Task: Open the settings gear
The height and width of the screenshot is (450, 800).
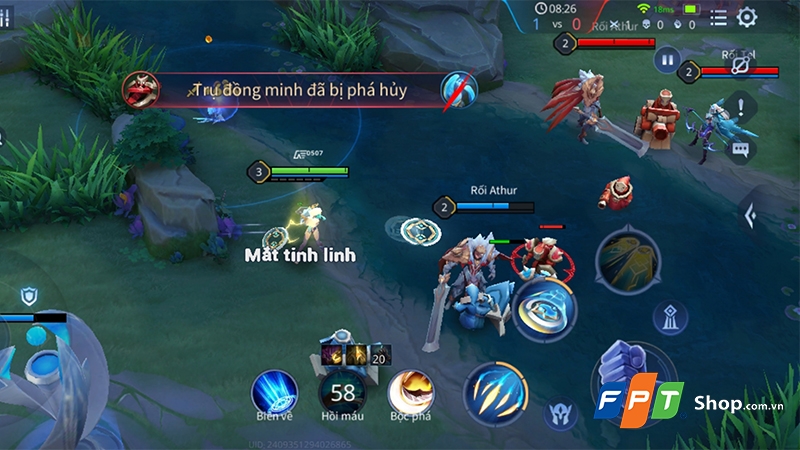Action: coord(747,17)
